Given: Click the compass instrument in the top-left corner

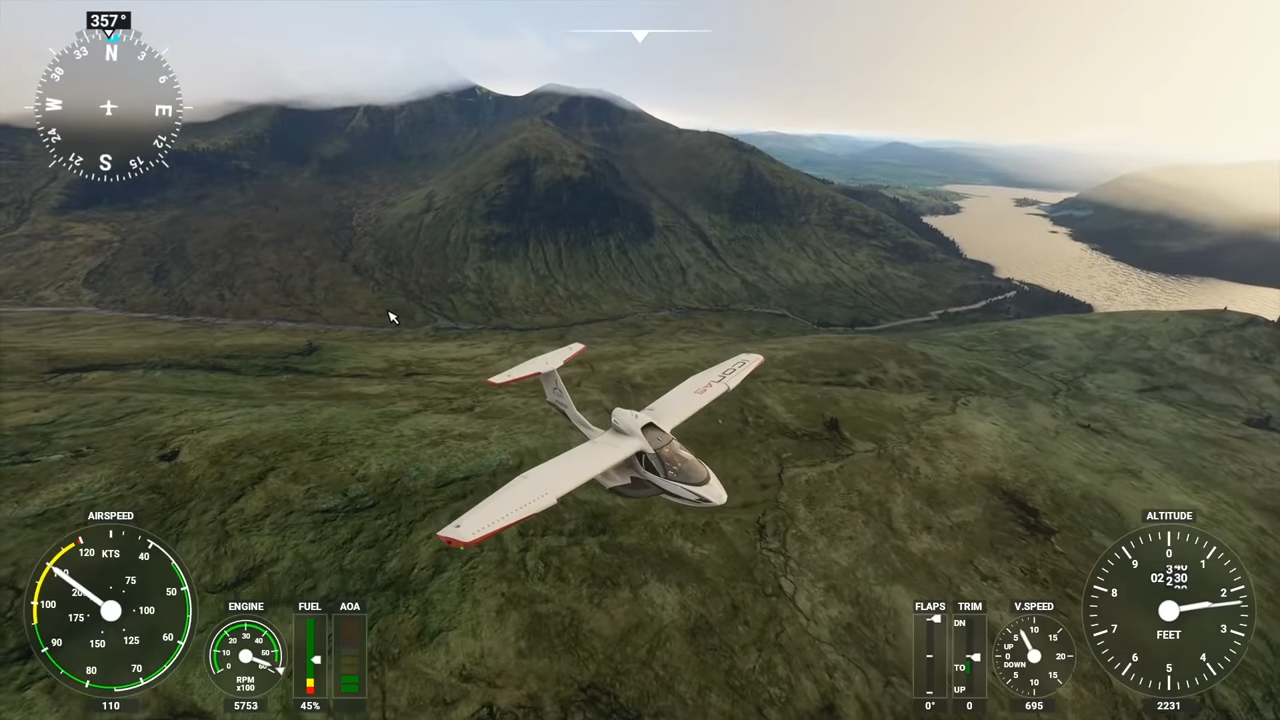Looking at the screenshot, I should 108,107.
